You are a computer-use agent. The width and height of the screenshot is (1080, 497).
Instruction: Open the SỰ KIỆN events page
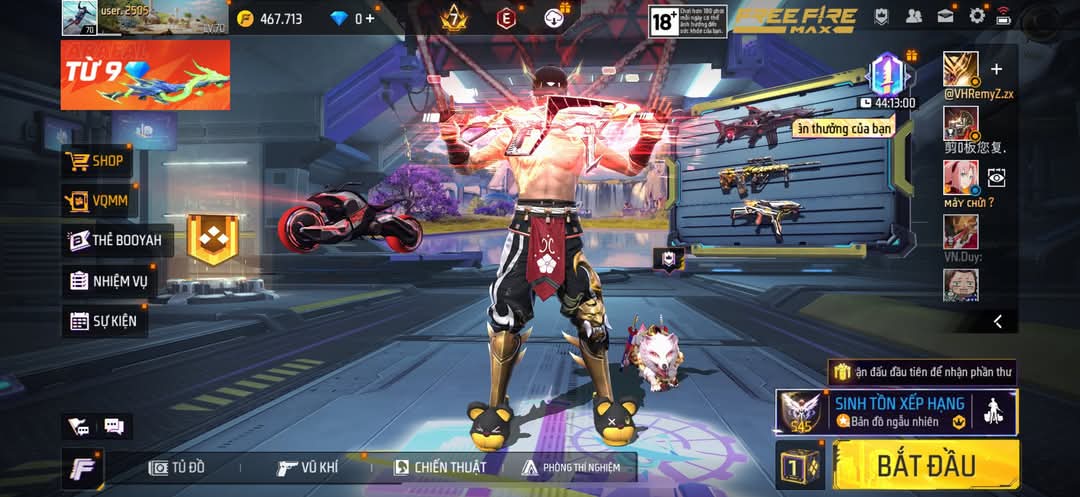point(104,321)
